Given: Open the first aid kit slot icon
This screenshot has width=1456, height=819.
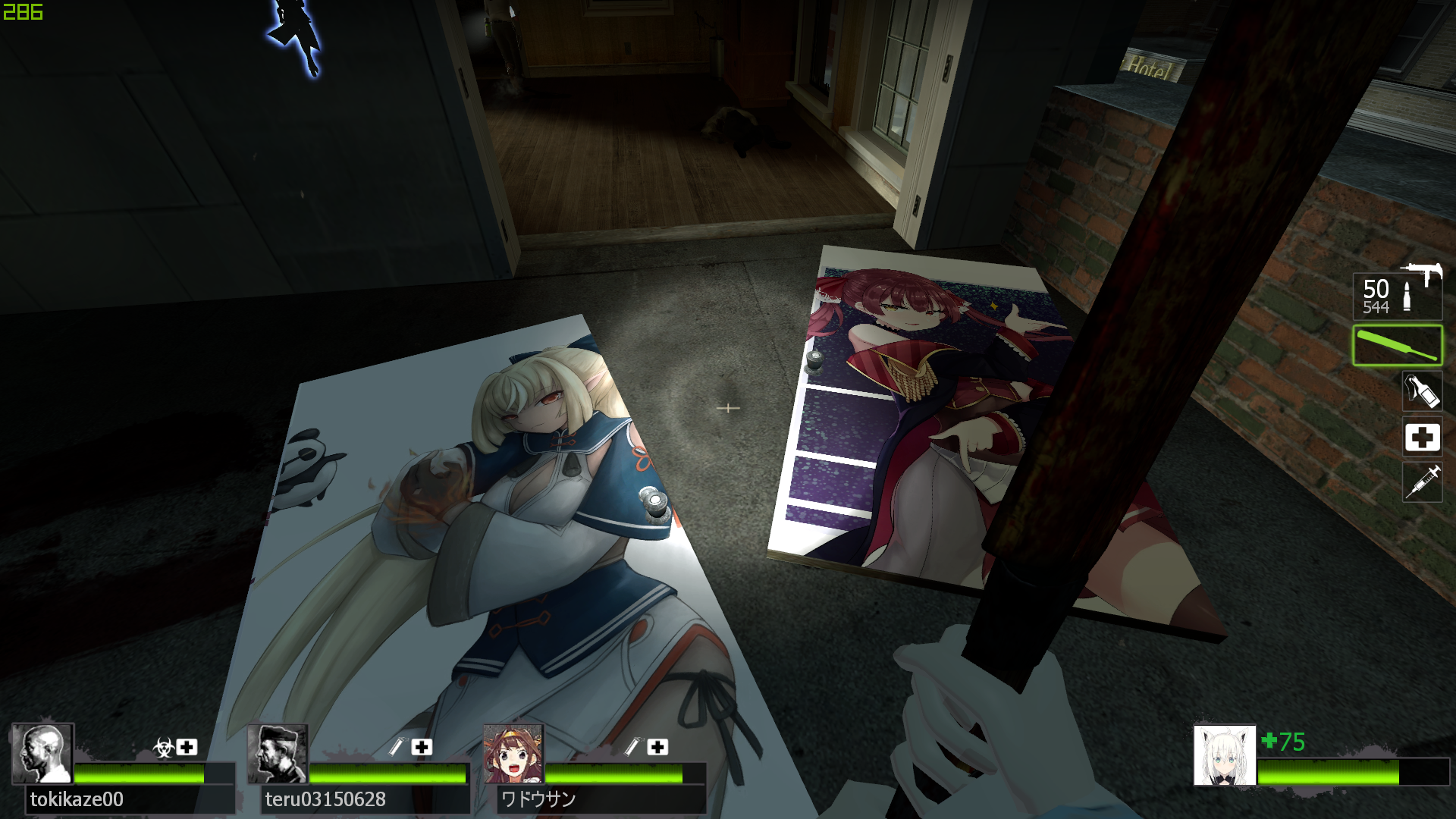Looking at the screenshot, I should (x=1422, y=438).
